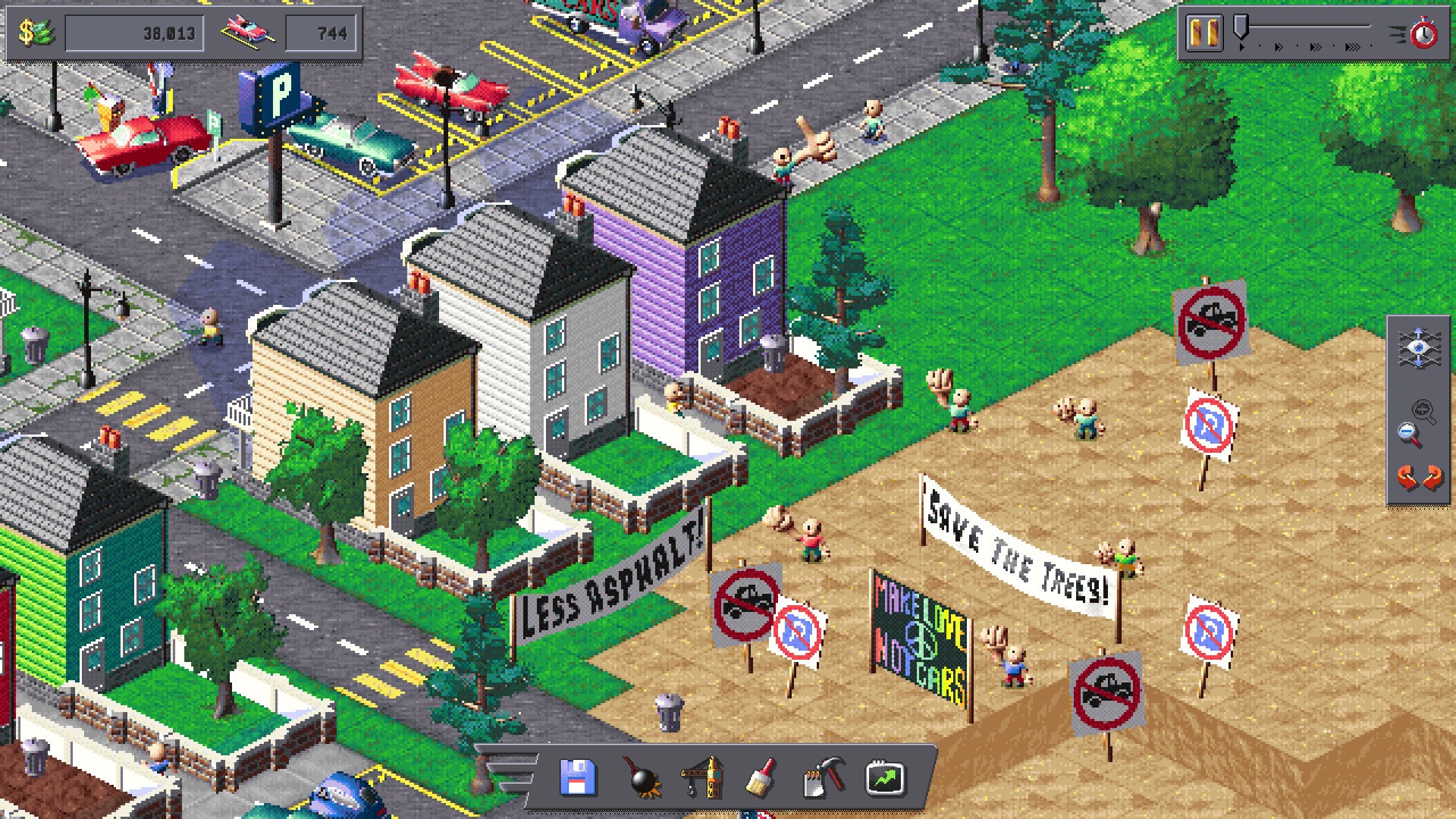Set game speed to the fastest four-arrow mark
The image size is (1456, 819).
(1352, 47)
